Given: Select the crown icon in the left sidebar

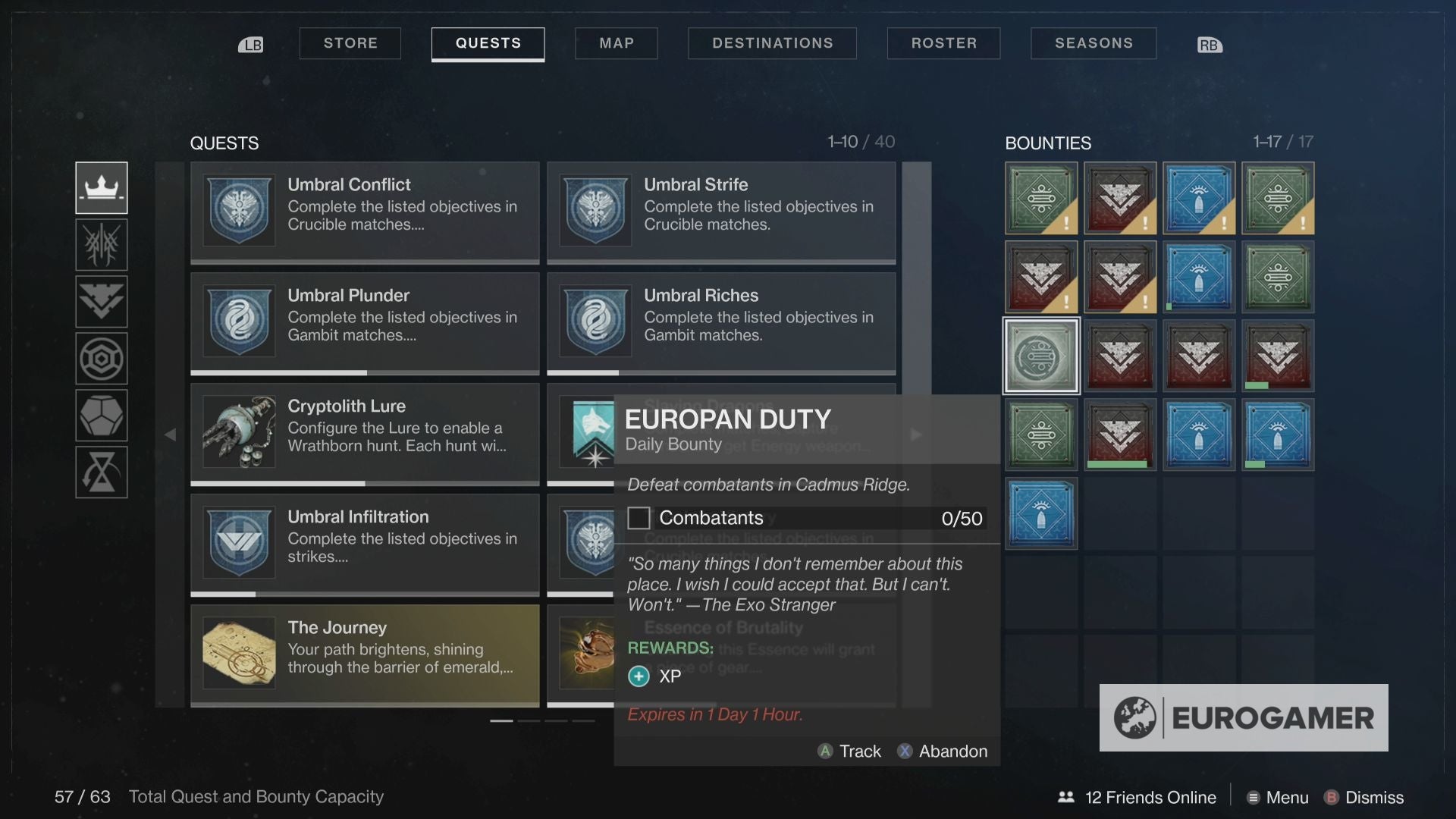Looking at the screenshot, I should click(102, 187).
